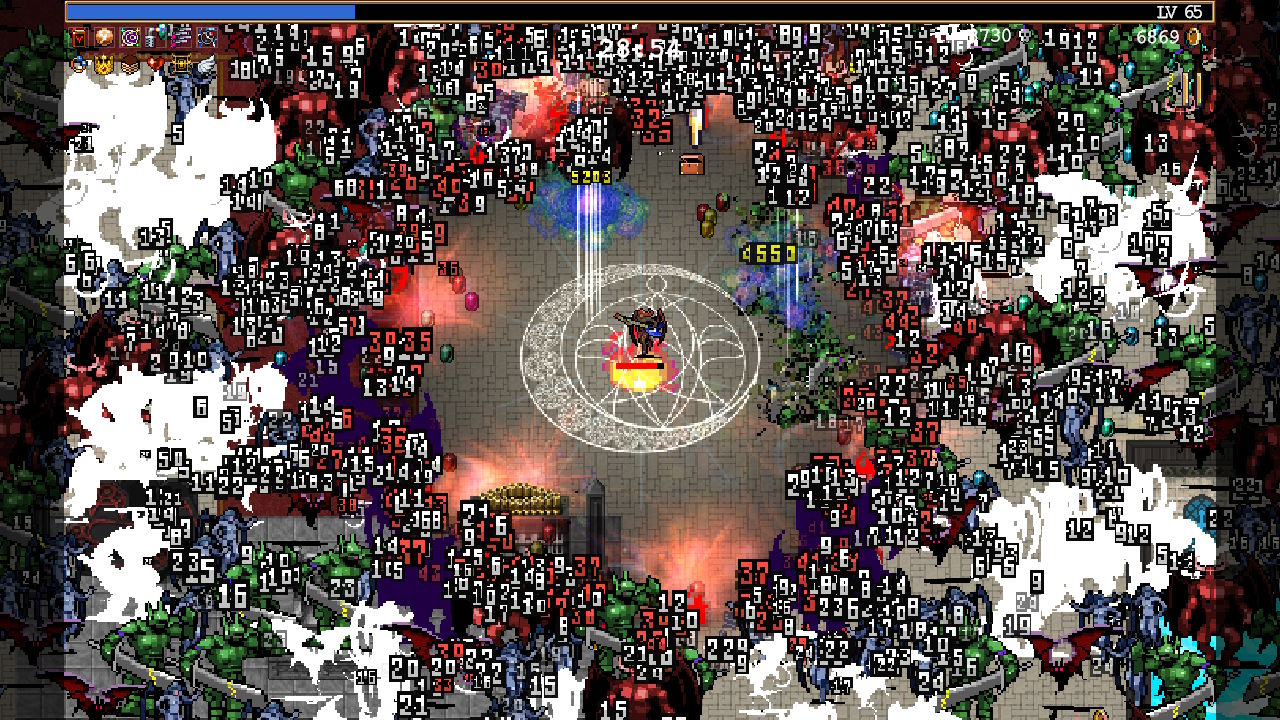Click the purple spiral weapon icon
Image resolution: width=1280 pixels, height=720 pixels.
(x=130, y=38)
